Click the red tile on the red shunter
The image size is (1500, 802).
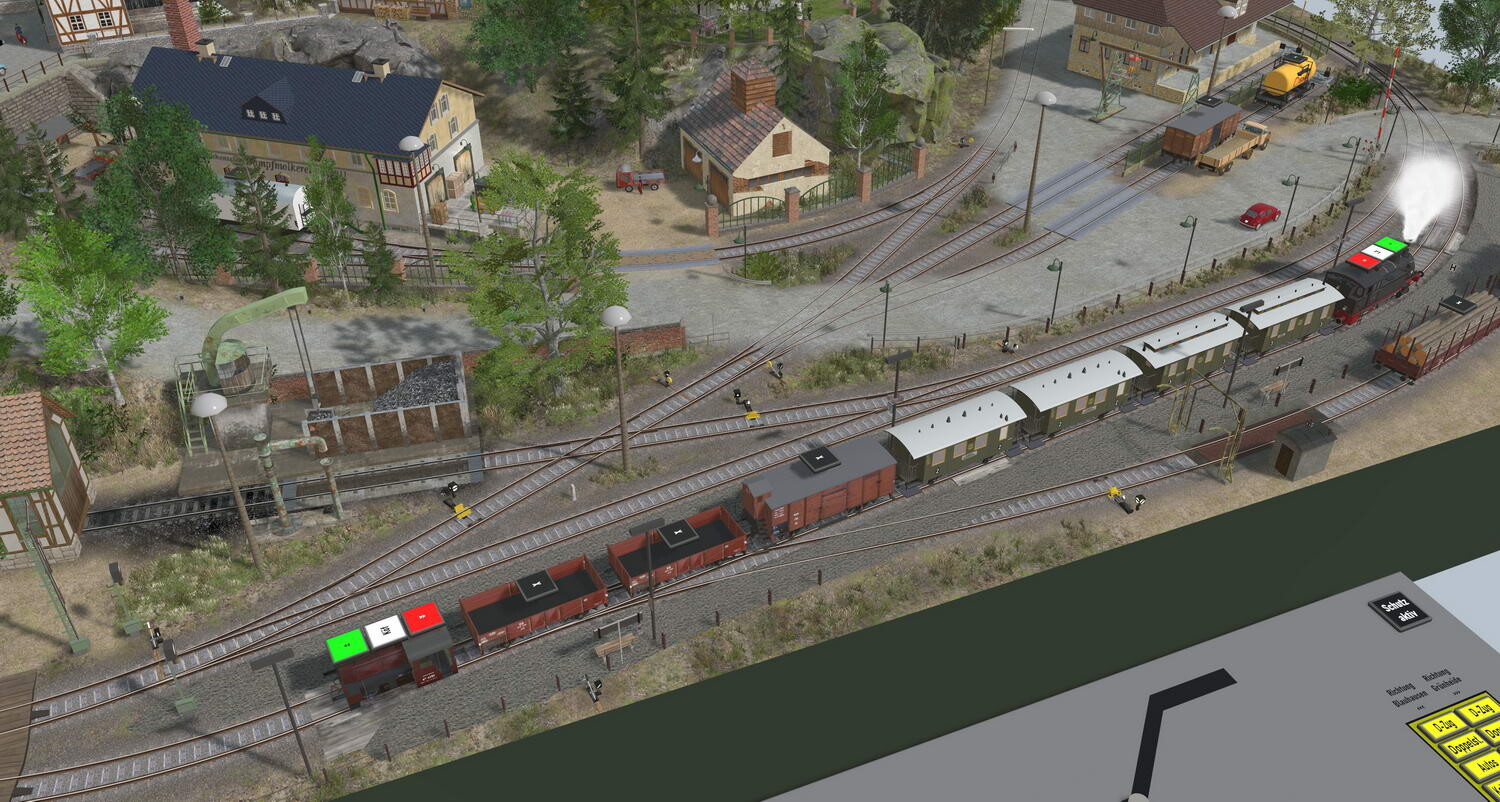tap(423, 618)
